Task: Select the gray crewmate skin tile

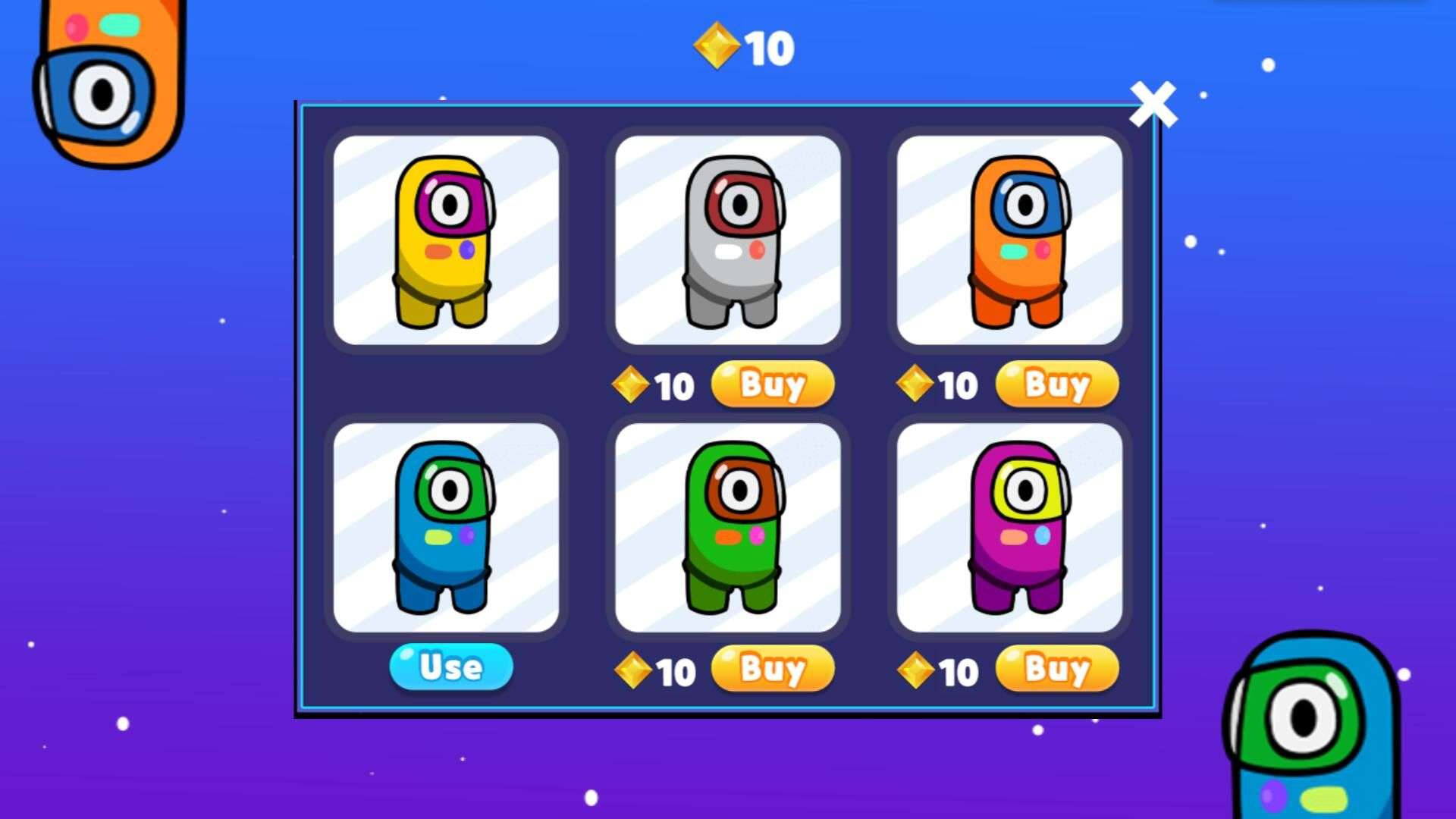Action: [x=728, y=240]
